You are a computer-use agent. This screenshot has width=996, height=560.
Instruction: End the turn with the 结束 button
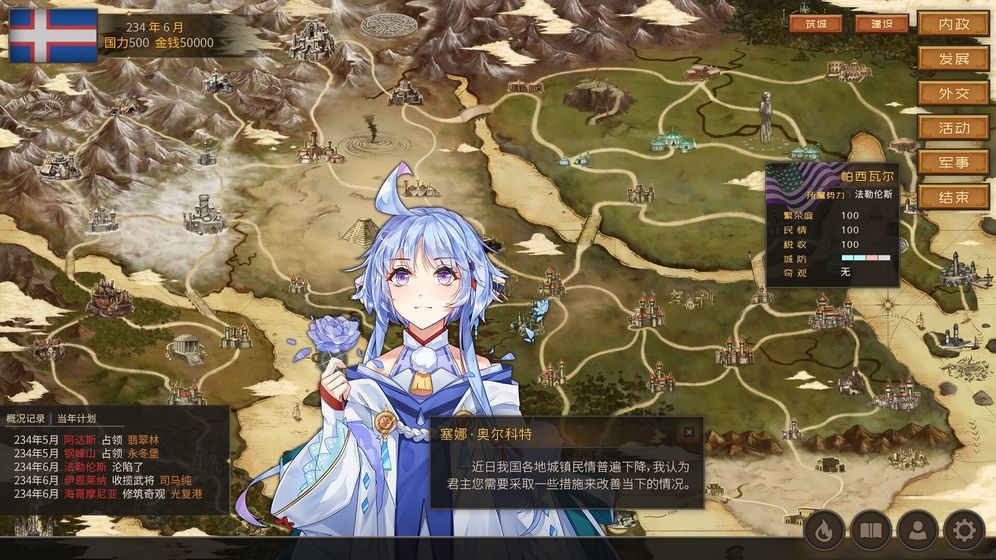coord(953,198)
